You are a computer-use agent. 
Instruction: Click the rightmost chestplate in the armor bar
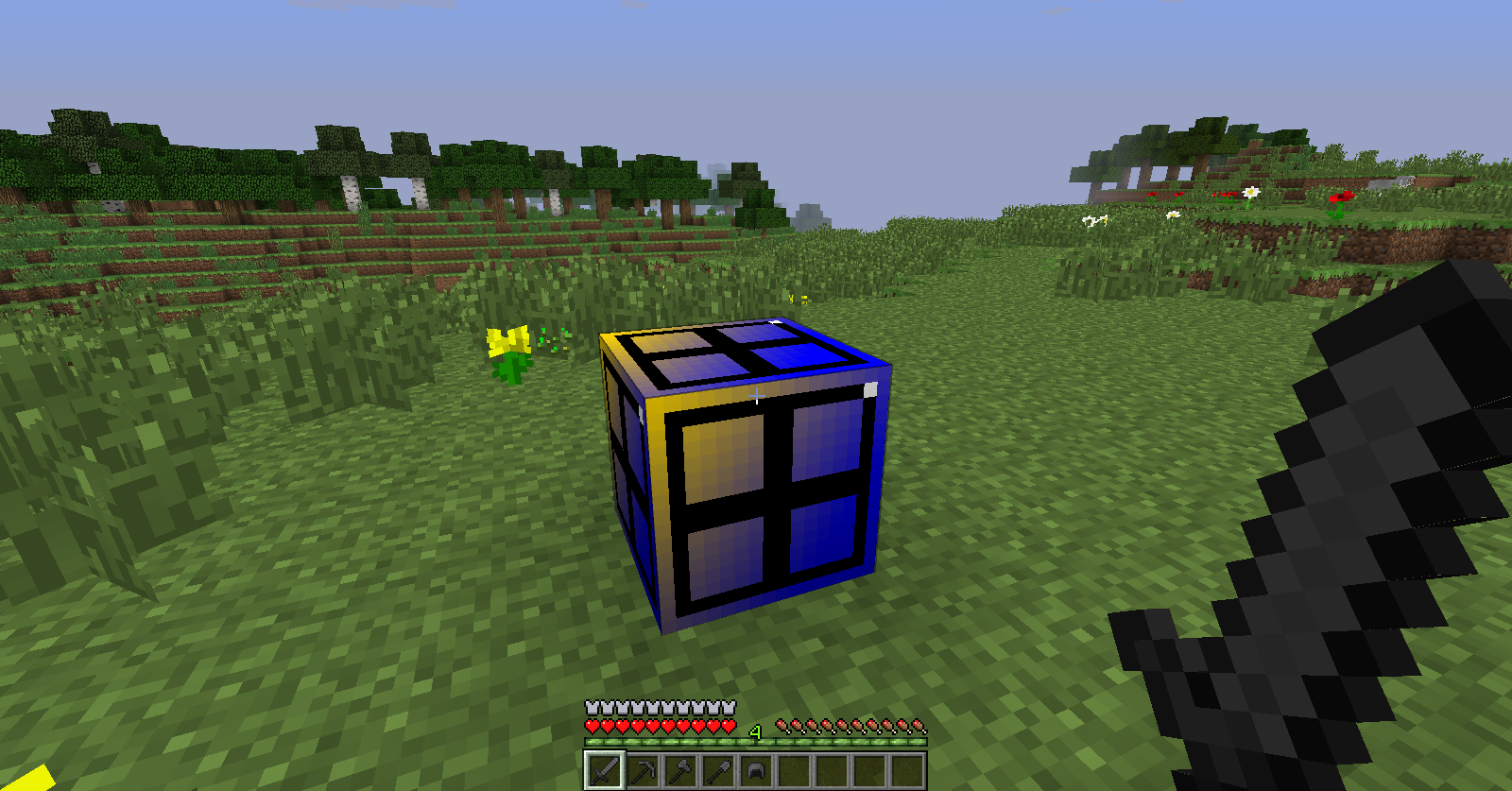coord(728,708)
